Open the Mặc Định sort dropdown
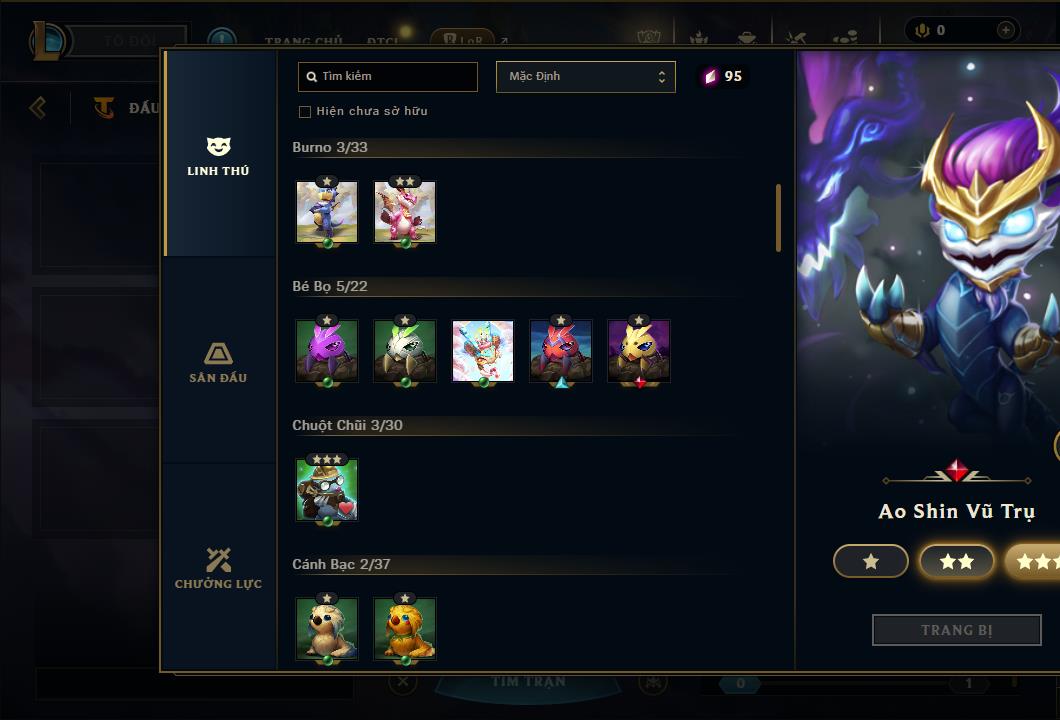Image resolution: width=1060 pixels, height=720 pixels. point(585,77)
